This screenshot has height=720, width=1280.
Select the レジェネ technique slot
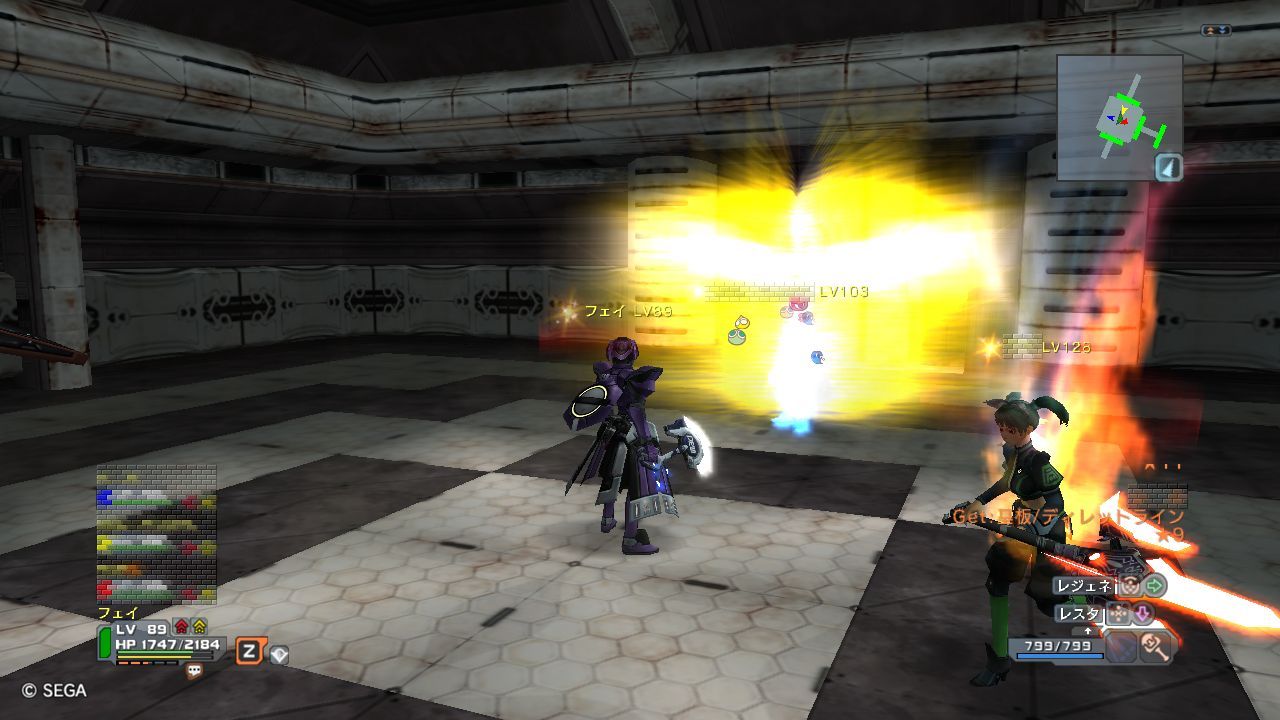click(1085, 586)
